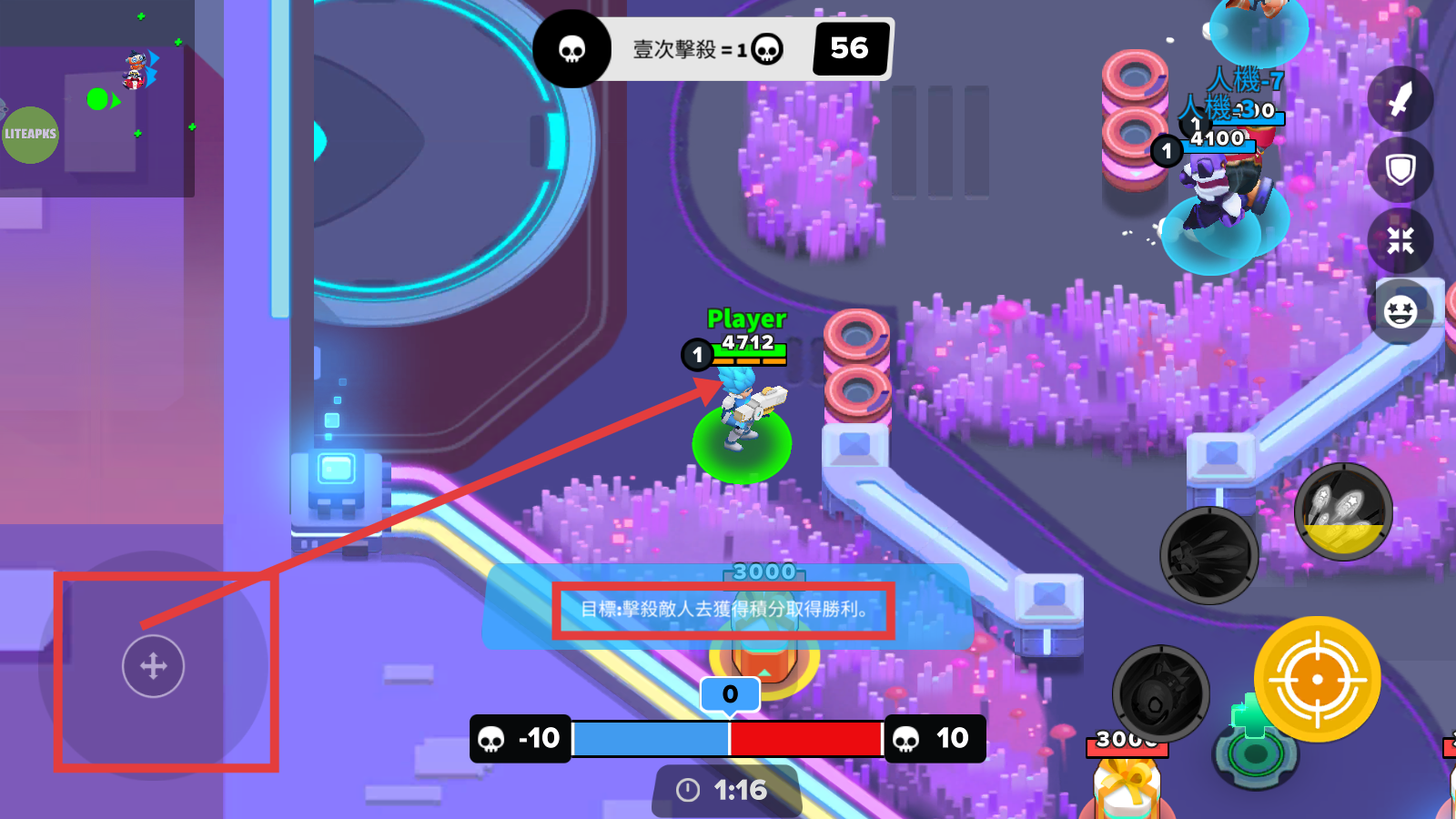Activate the yellow missile super ability

tap(1343, 512)
